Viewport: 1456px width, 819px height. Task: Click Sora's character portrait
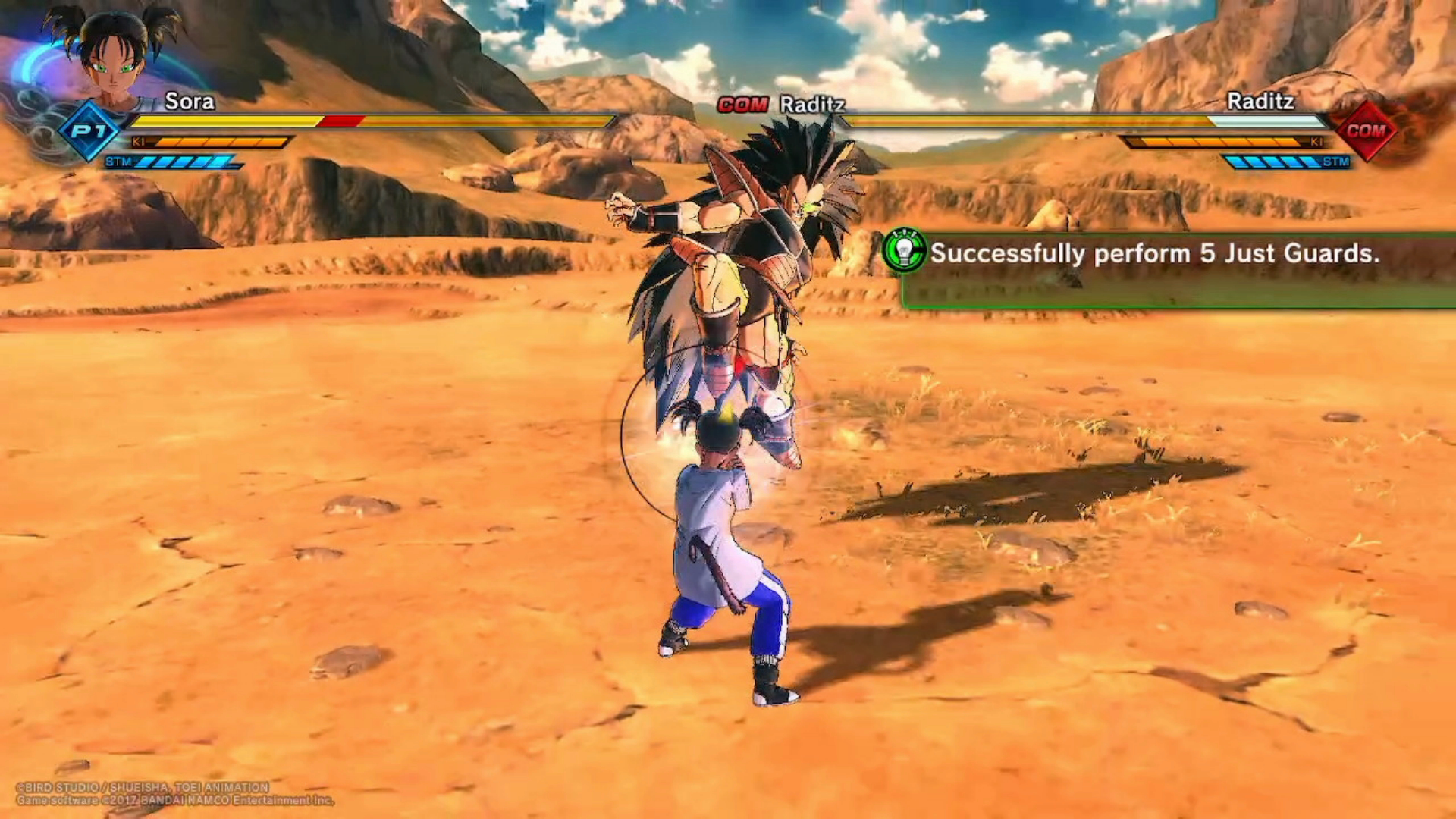click(x=114, y=59)
